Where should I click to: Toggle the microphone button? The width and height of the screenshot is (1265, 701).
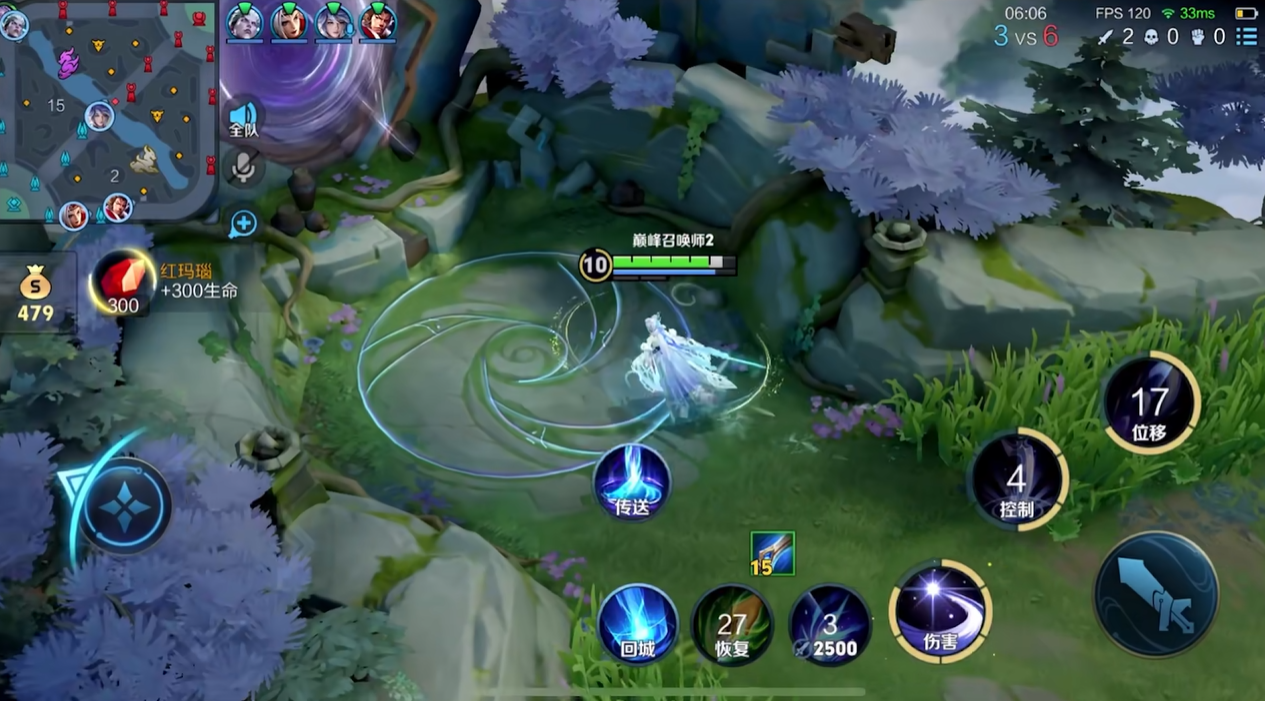[241, 169]
